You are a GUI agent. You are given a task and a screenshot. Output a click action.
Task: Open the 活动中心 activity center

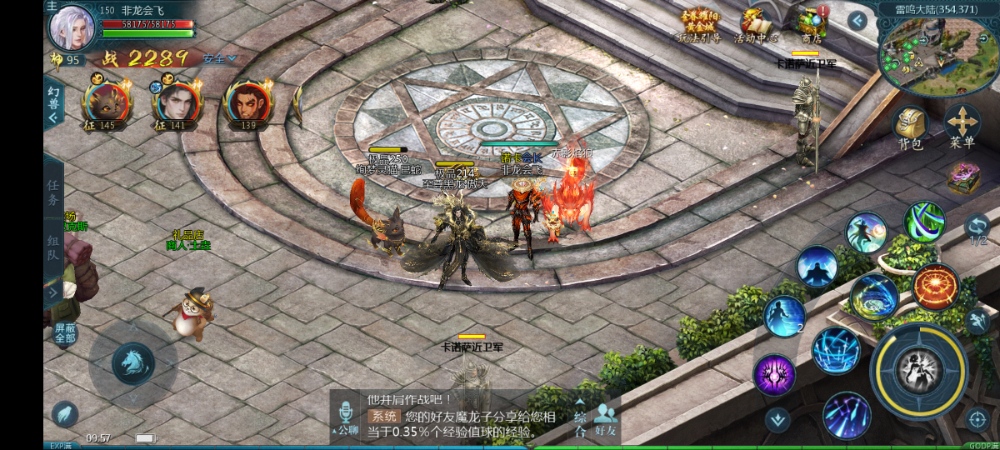[x=756, y=23]
